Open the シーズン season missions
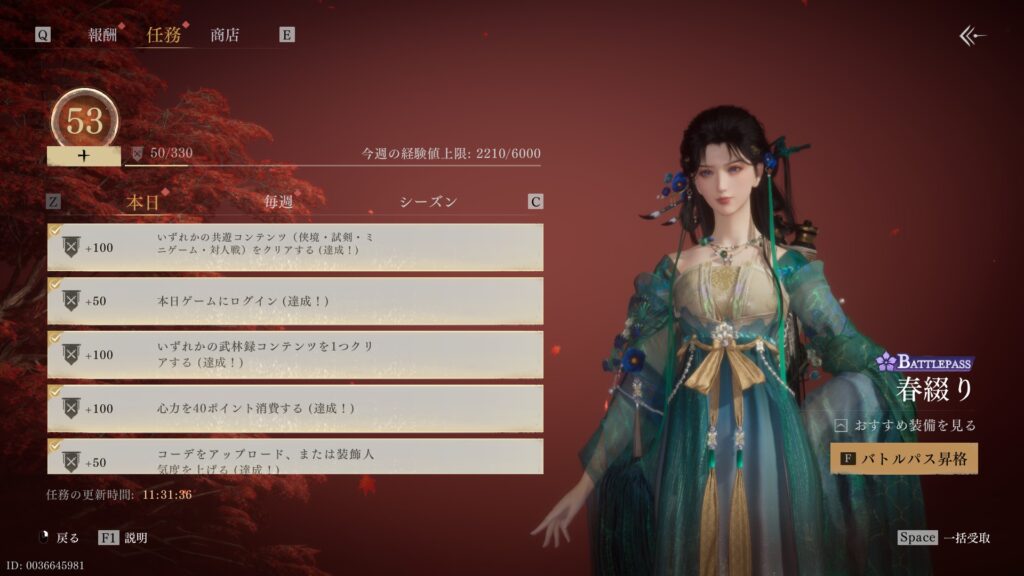Image resolution: width=1024 pixels, height=576 pixels. coord(428,202)
